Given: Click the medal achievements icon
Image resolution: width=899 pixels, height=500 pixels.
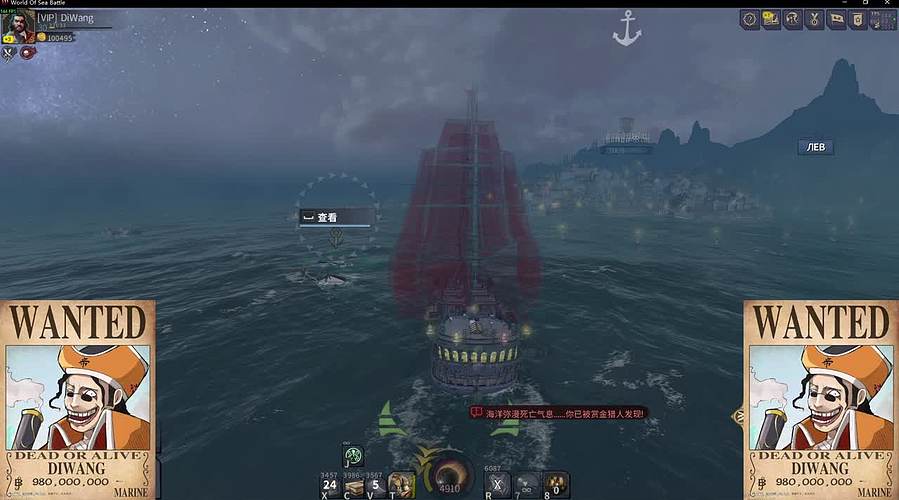Looking at the screenshot, I should tap(815, 19).
